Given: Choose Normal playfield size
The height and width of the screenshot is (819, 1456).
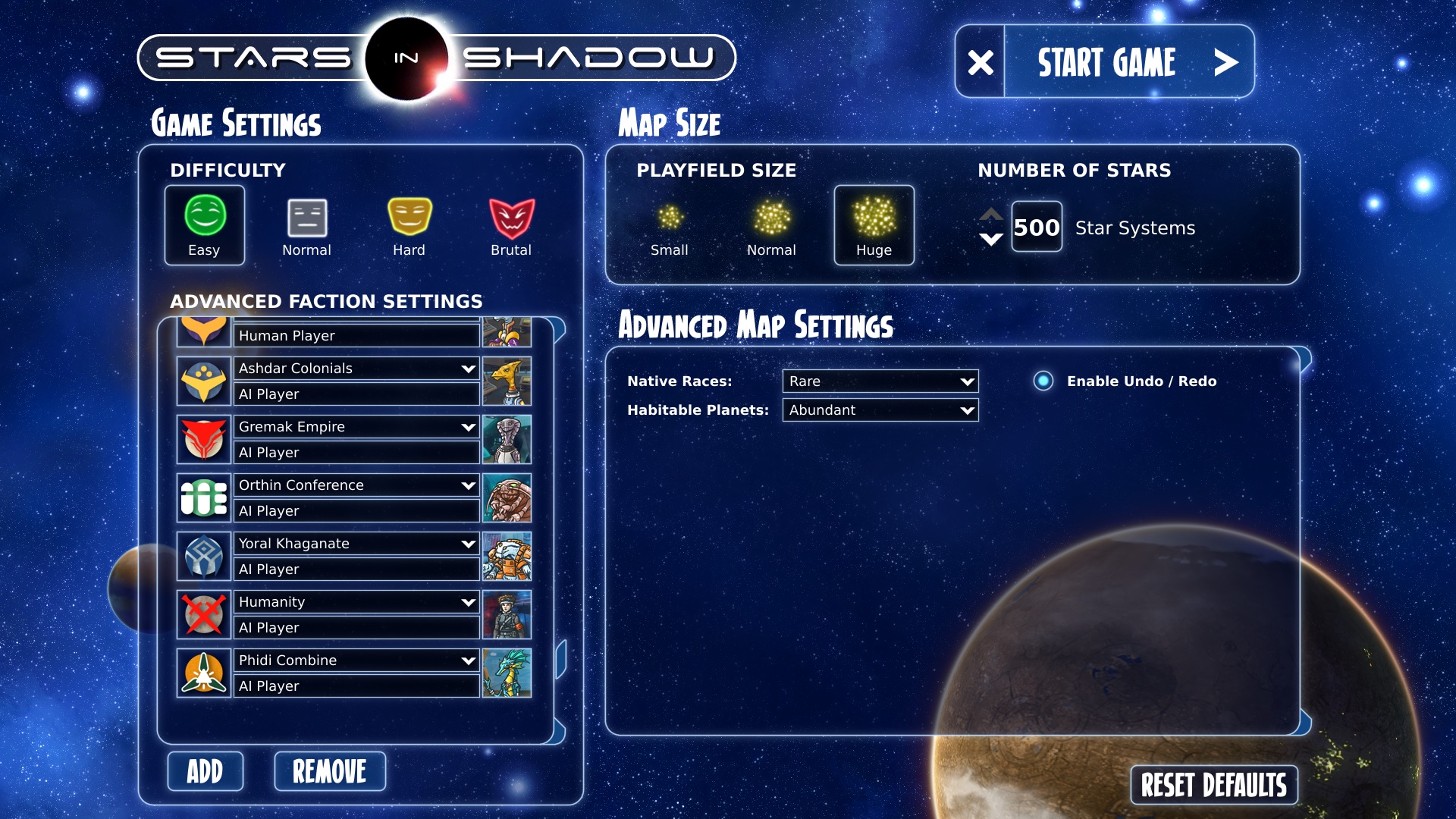Looking at the screenshot, I should pos(771,225).
